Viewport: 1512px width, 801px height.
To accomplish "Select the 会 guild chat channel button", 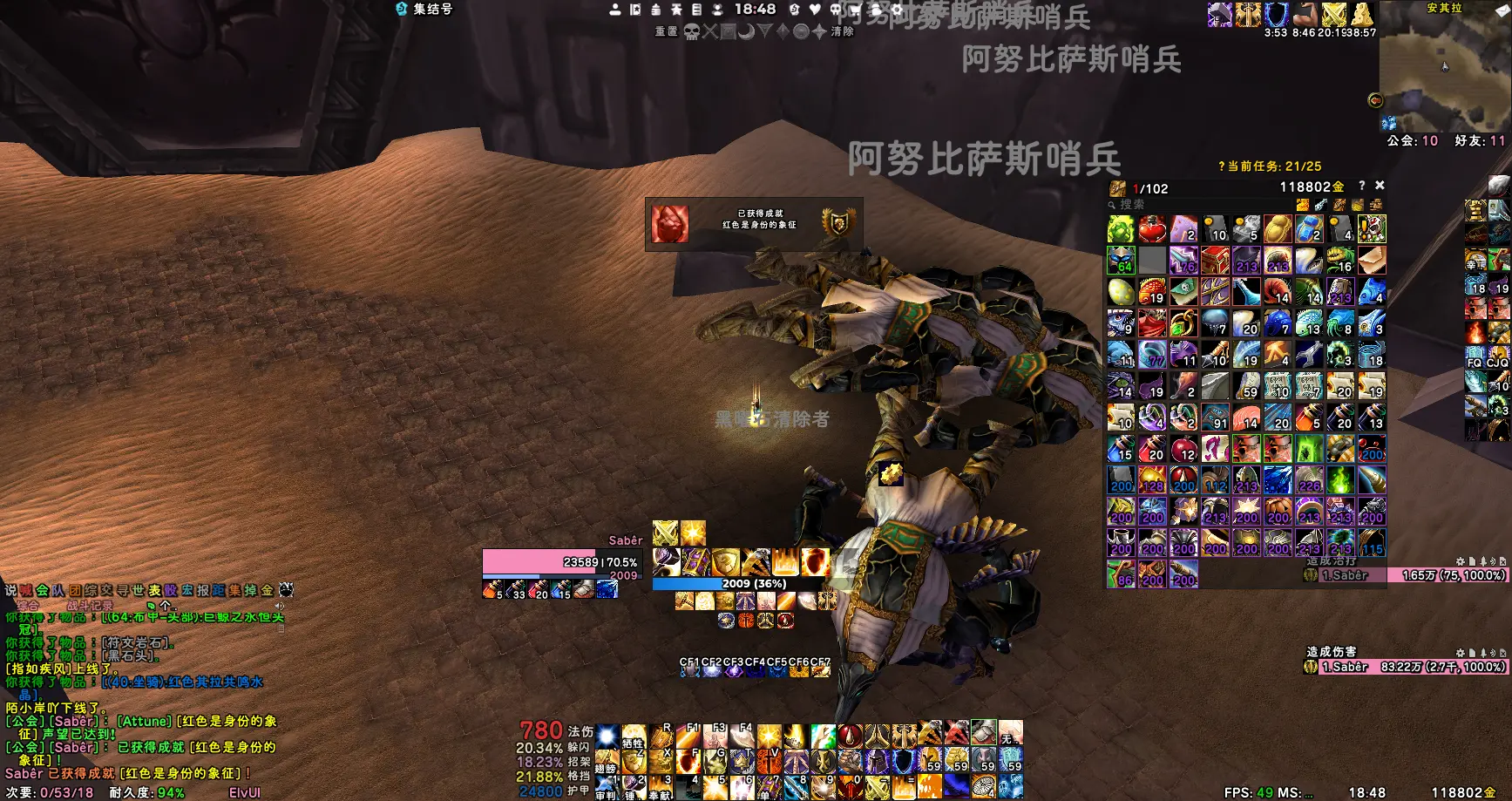I will [x=42, y=590].
